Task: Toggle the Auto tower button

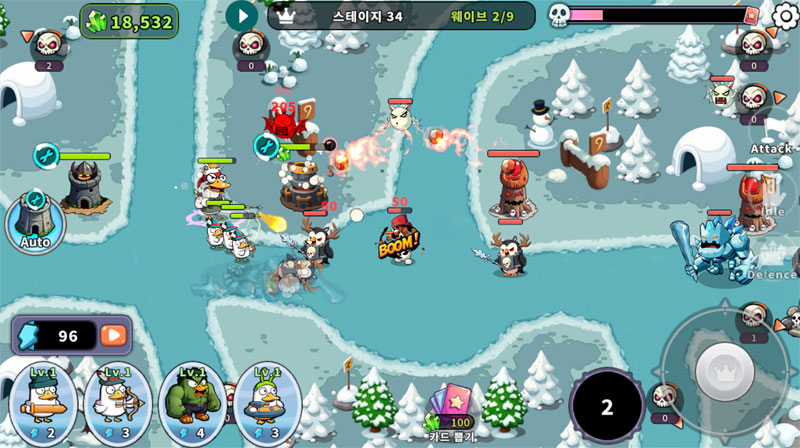Action: click(35, 221)
